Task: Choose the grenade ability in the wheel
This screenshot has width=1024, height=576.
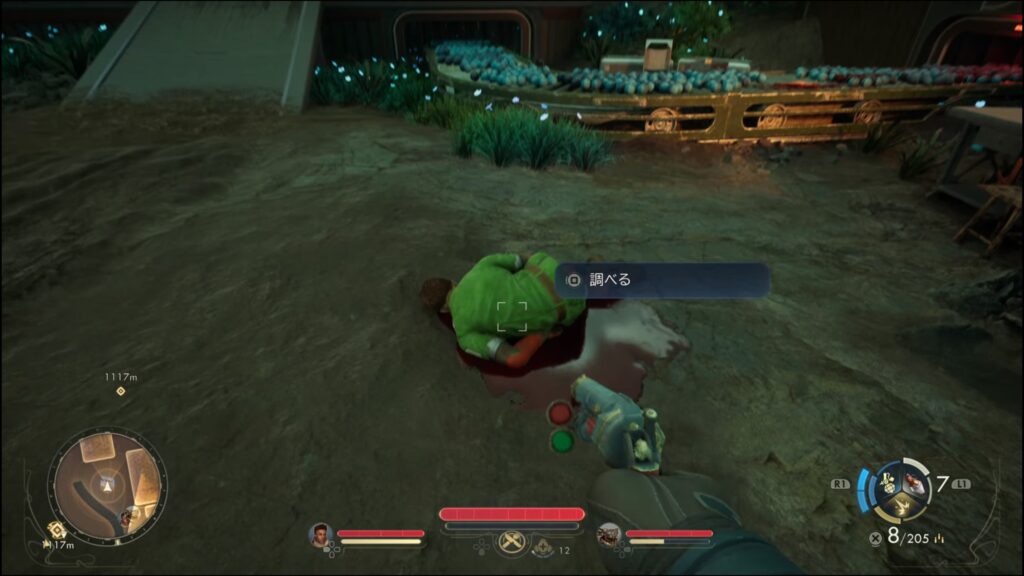Action: point(888,484)
